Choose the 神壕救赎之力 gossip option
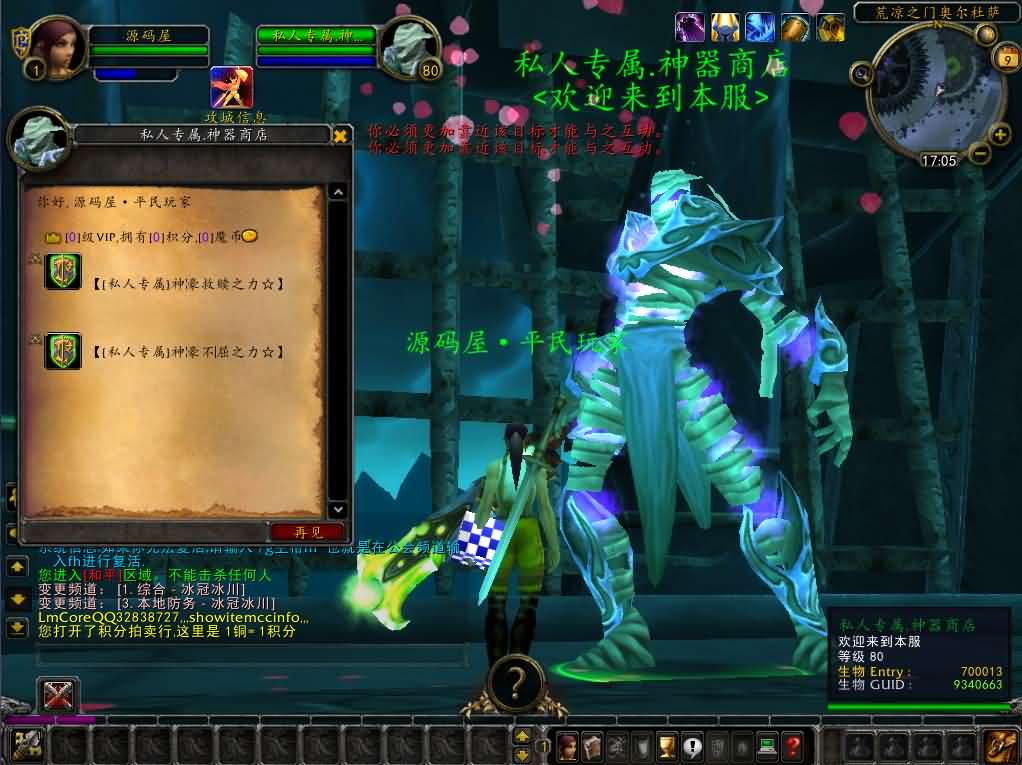The width and height of the screenshot is (1022, 765). coord(190,284)
